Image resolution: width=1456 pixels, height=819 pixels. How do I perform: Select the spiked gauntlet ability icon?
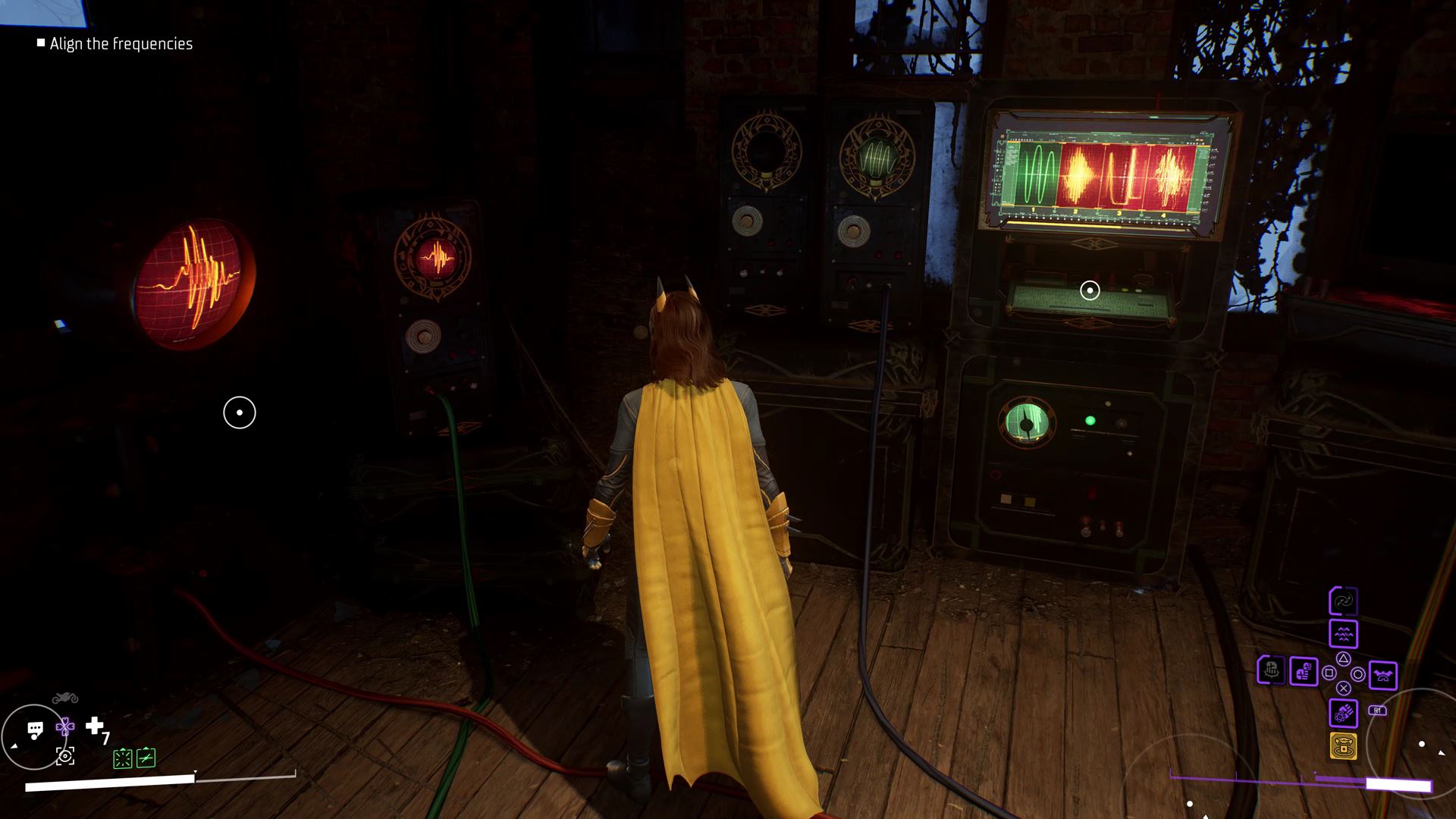click(1272, 670)
